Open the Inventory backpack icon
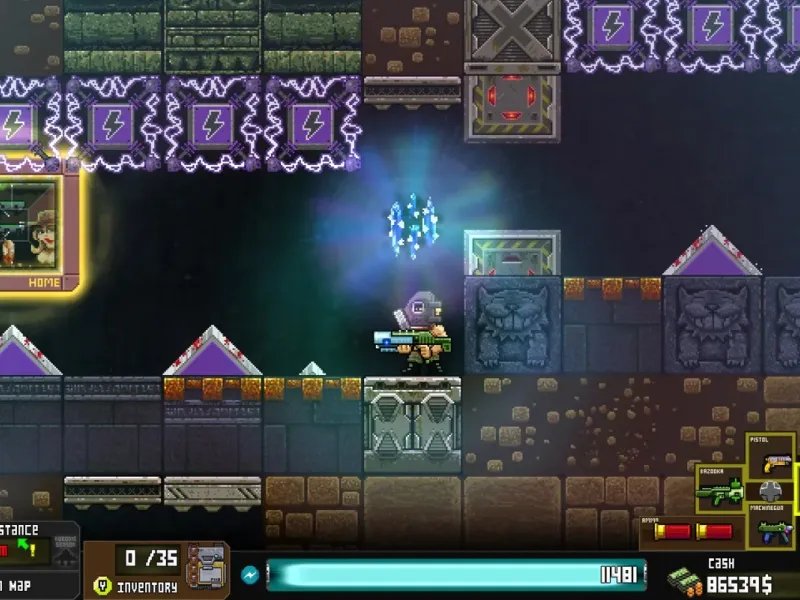Image resolution: width=800 pixels, height=600 pixels. pyautogui.click(x=206, y=568)
